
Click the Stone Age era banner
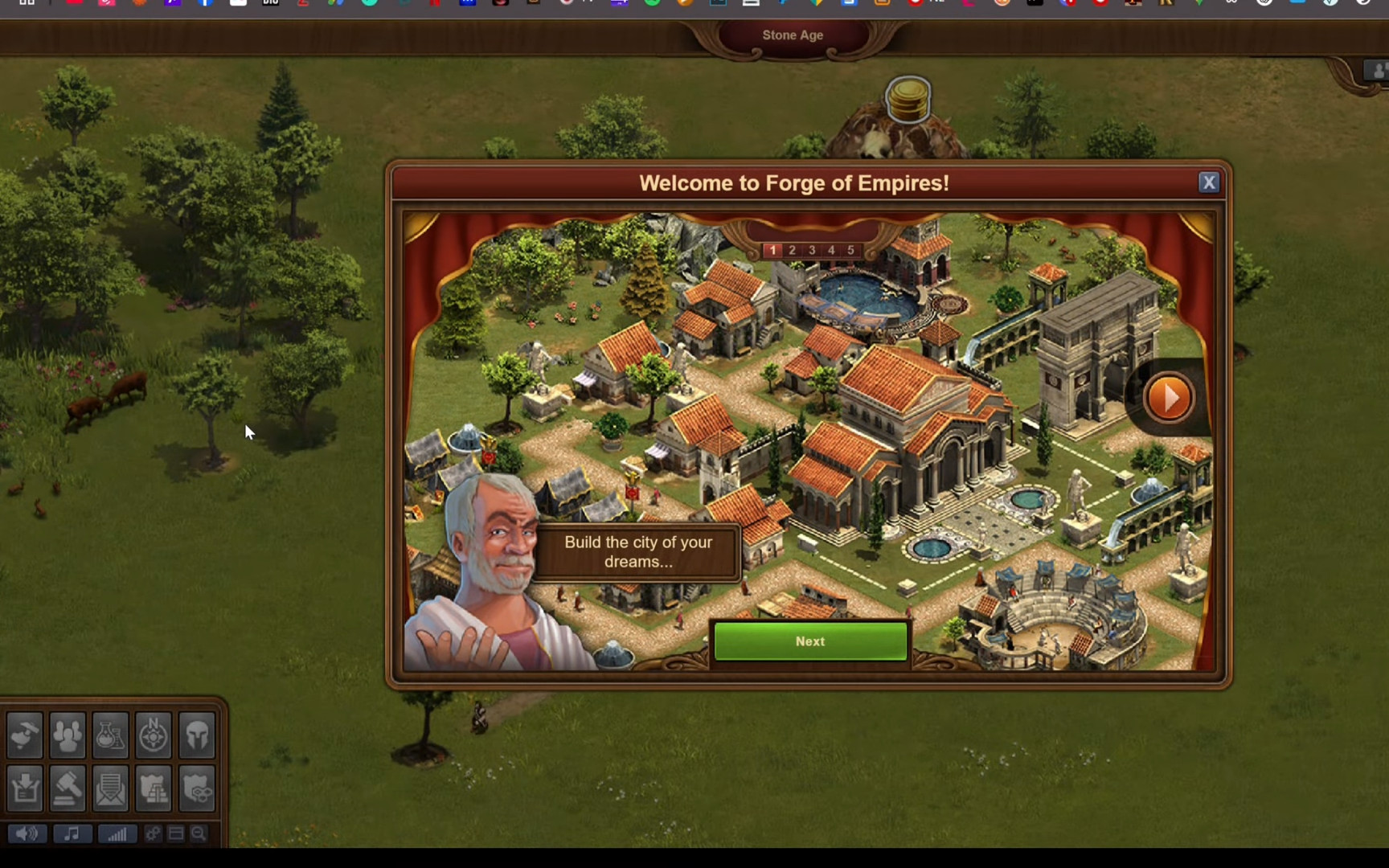(793, 35)
